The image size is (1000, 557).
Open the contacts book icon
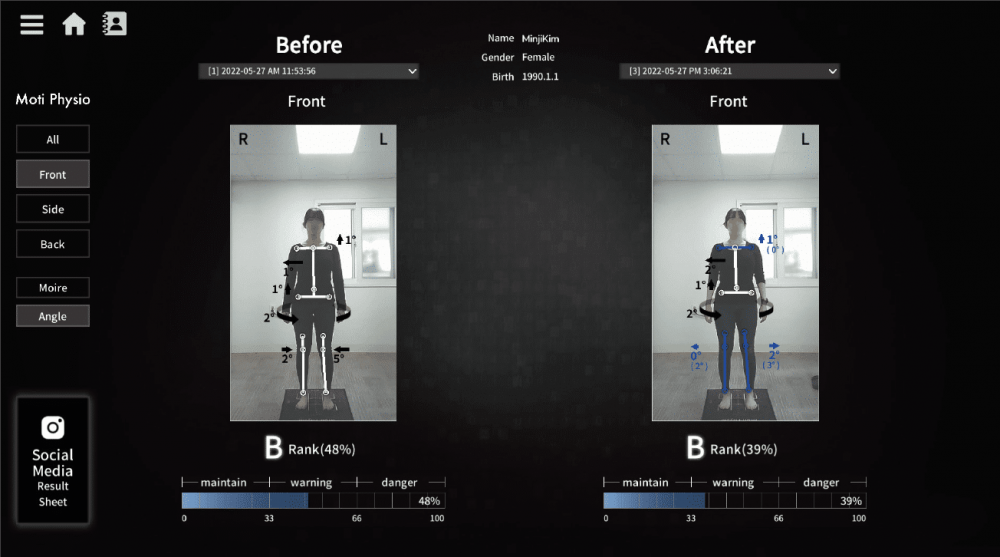[x=115, y=23]
